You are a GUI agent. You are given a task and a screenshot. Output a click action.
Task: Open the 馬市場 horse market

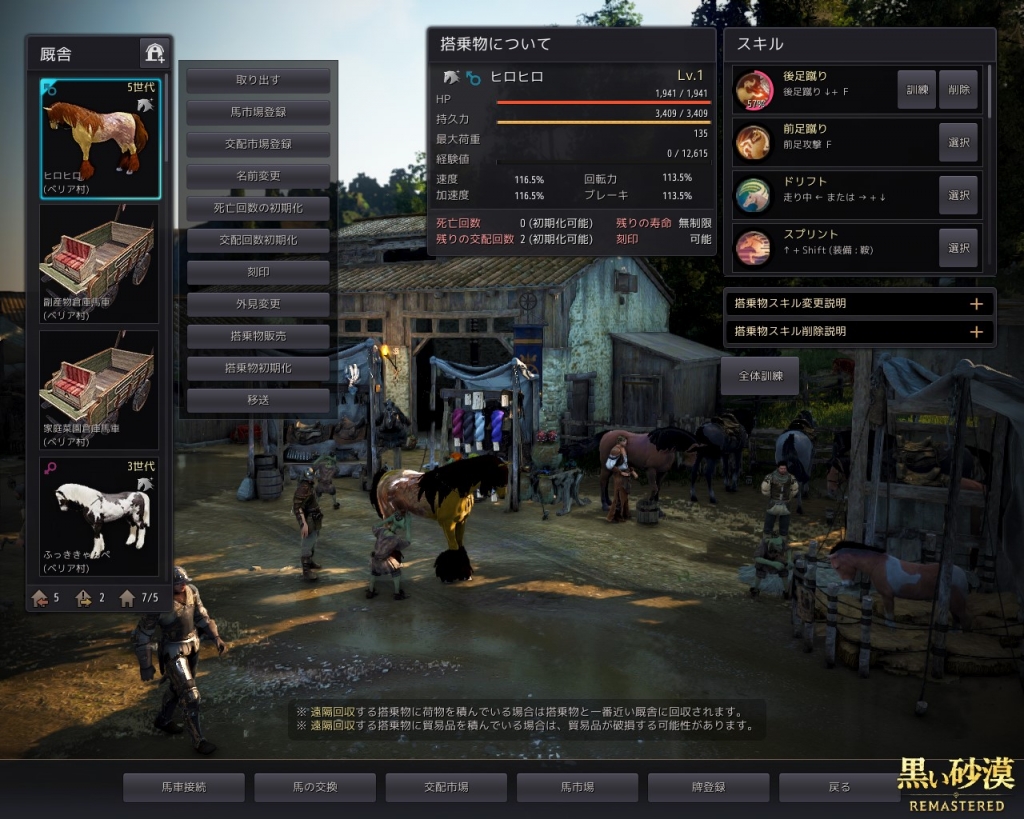[577, 787]
